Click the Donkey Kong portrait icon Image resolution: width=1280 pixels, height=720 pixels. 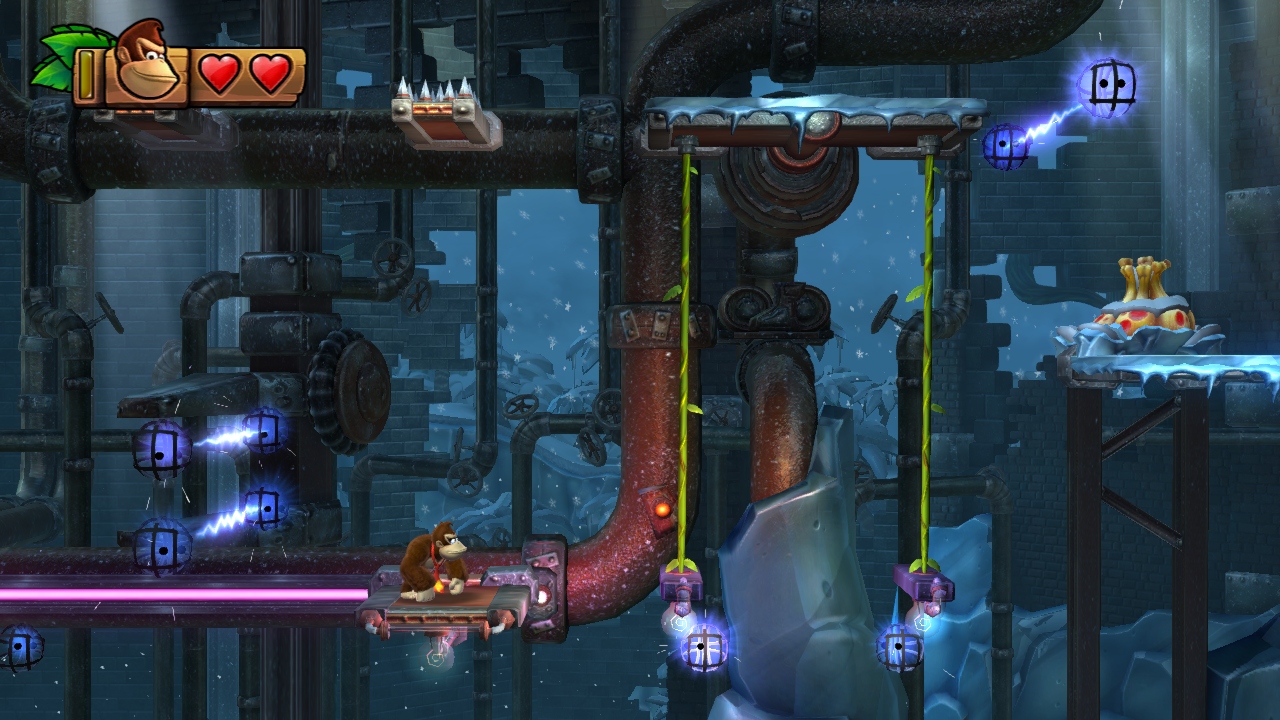(x=146, y=63)
